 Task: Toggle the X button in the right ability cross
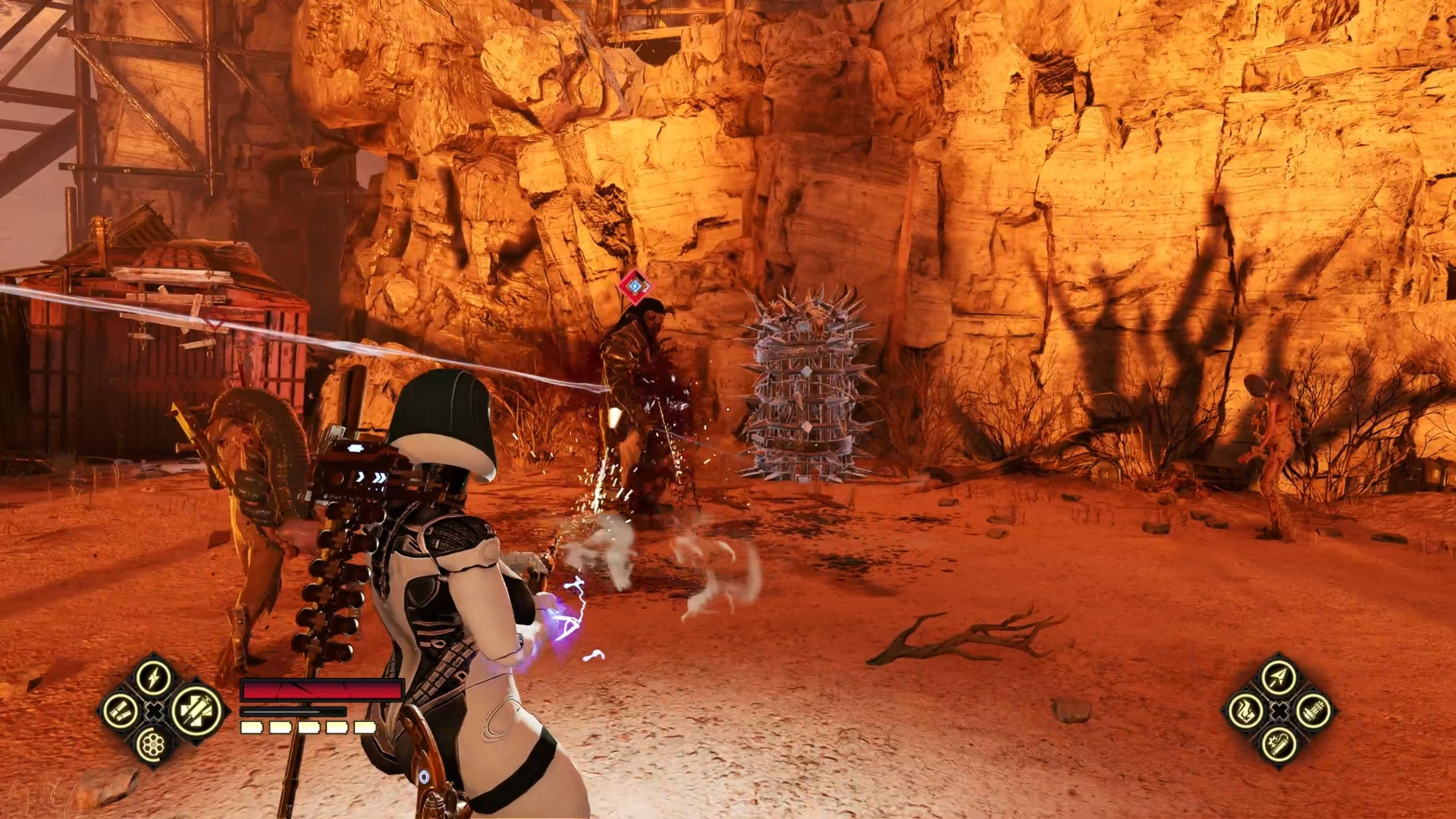click(1279, 711)
